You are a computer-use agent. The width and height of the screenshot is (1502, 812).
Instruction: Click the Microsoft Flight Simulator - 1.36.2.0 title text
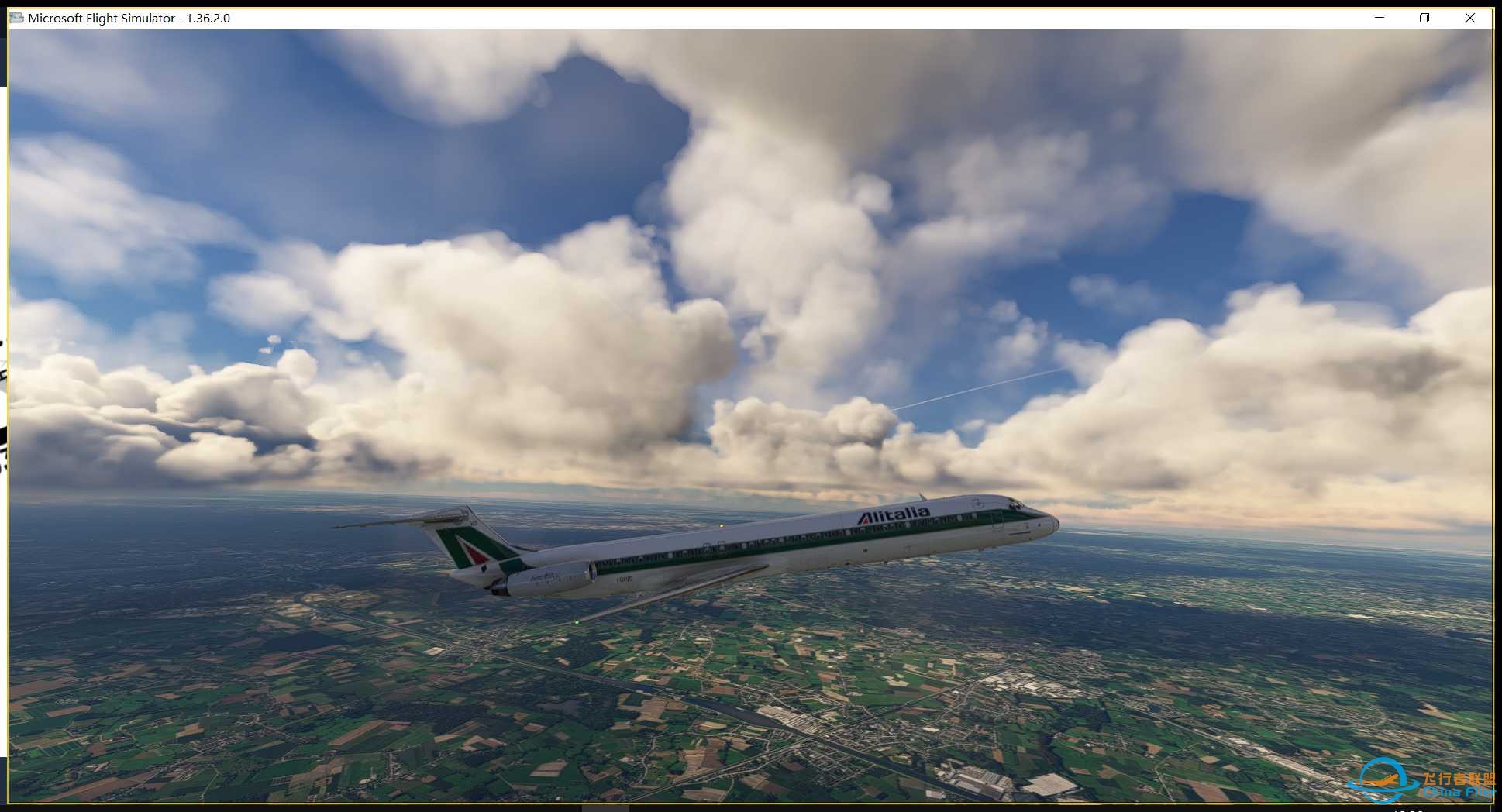128,17
